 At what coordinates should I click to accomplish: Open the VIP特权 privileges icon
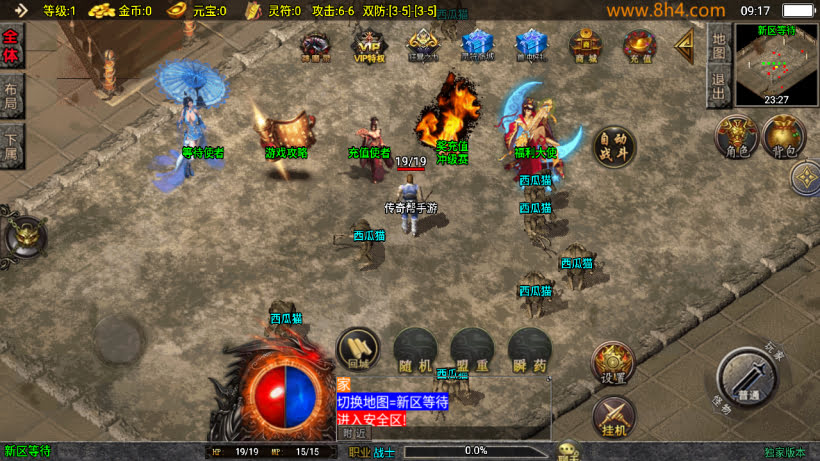pos(370,47)
